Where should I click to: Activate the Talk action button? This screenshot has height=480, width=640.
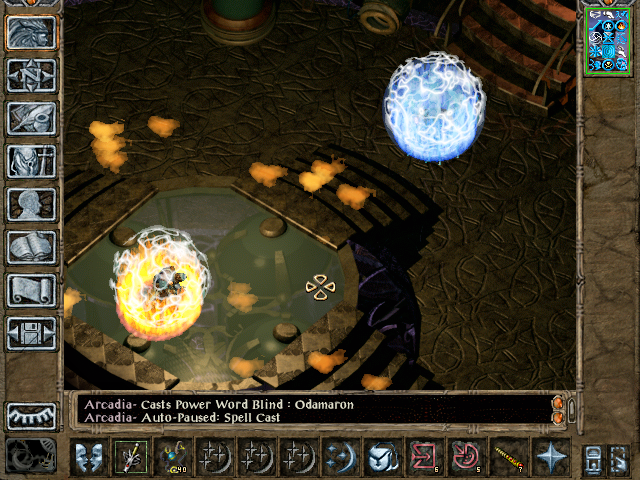click(x=88, y=456)
